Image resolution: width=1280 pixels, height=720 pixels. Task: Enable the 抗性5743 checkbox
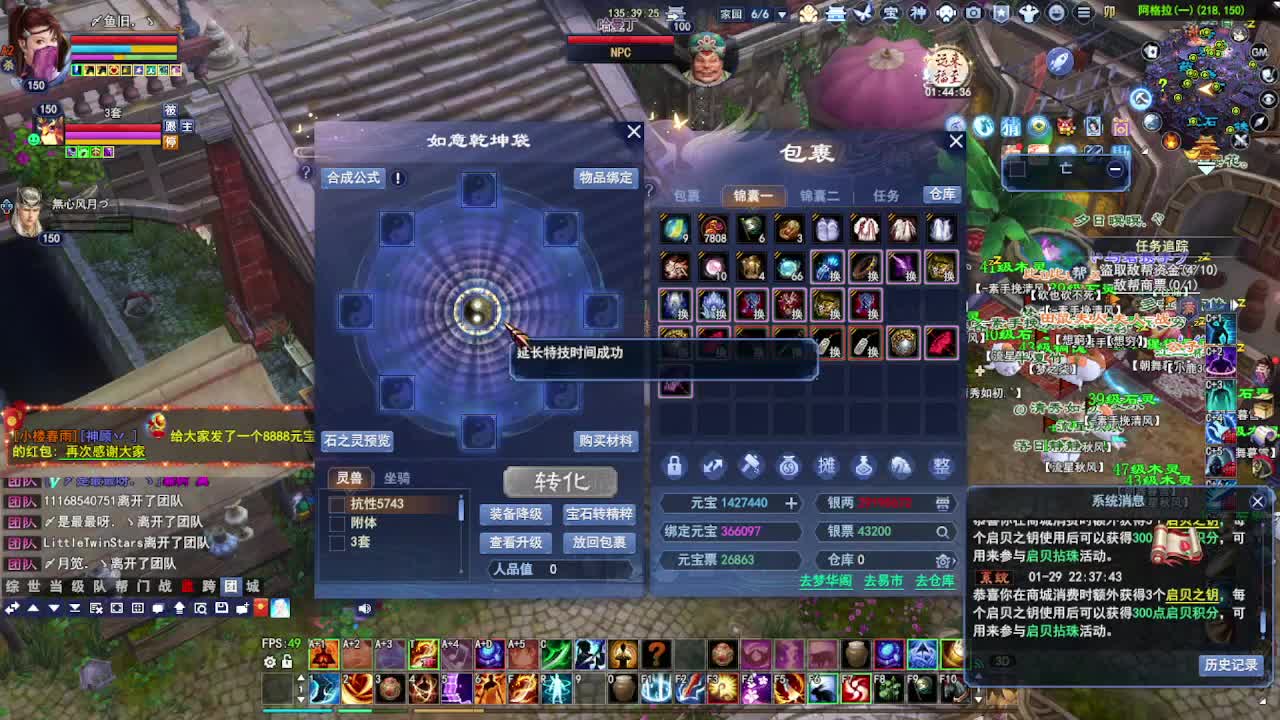pyautogui.click(x=338, y=505)
